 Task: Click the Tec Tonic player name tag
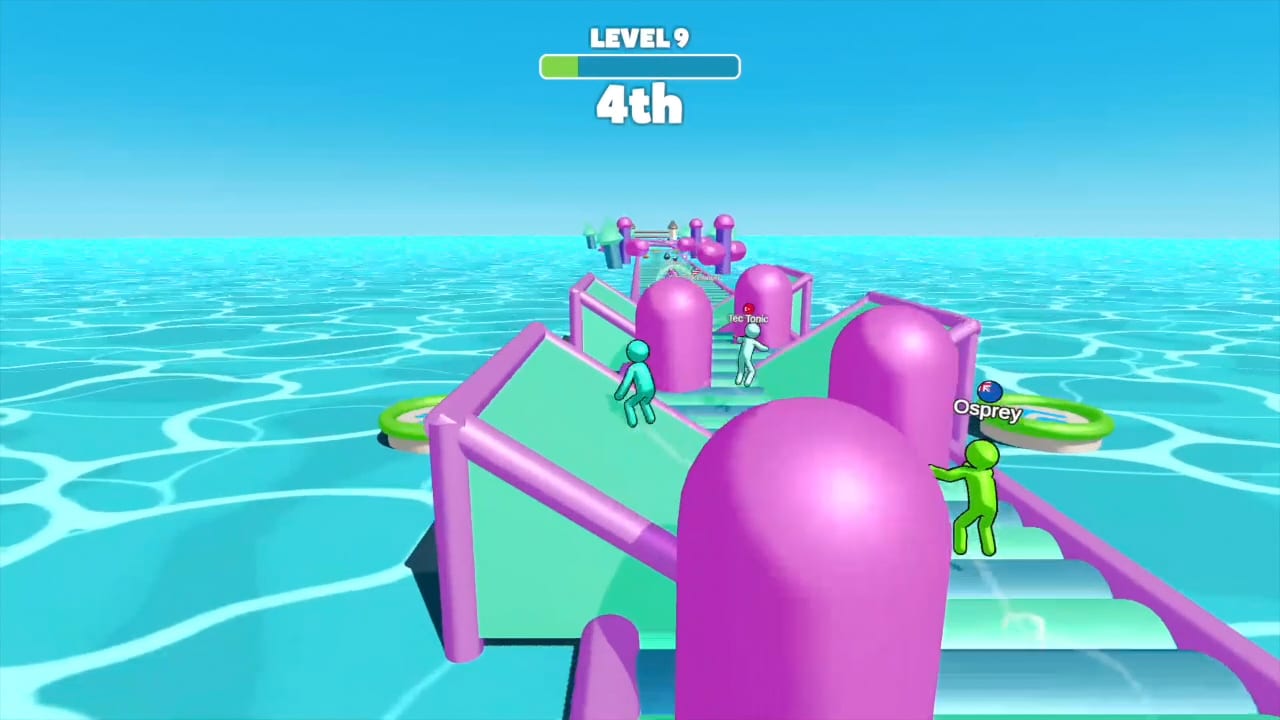coord(747,318)
